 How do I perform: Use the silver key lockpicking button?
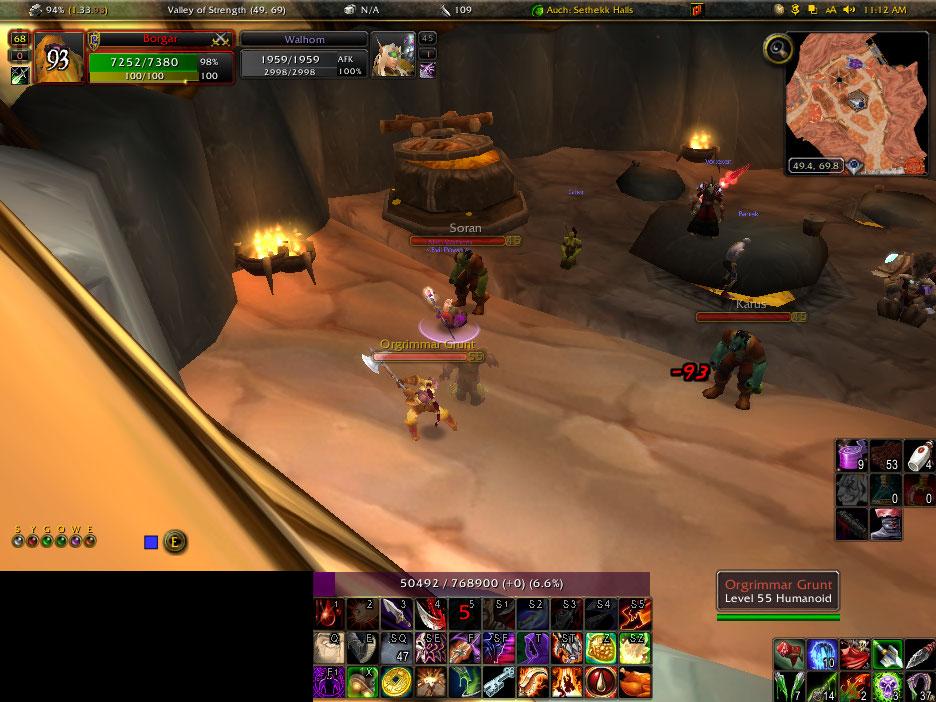coord(499,682)
